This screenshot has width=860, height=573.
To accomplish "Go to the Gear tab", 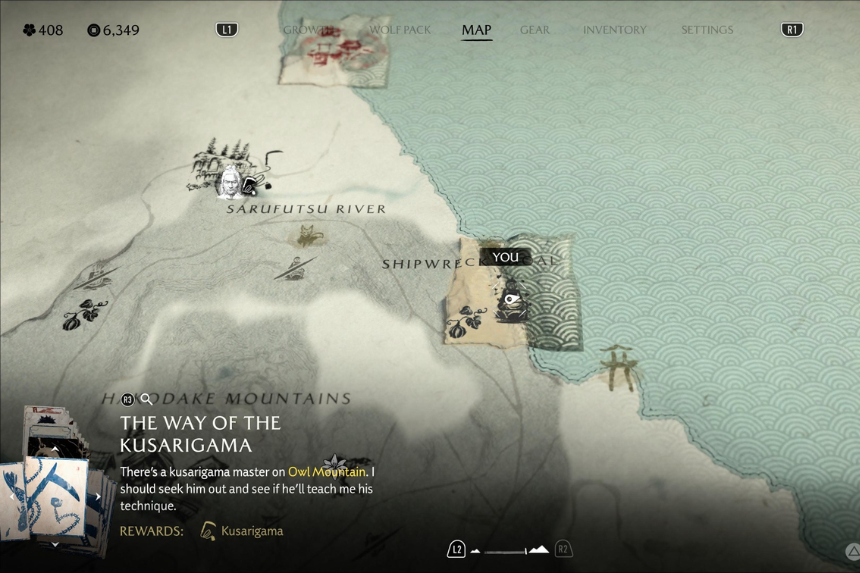I will click(x=534, y=30).
